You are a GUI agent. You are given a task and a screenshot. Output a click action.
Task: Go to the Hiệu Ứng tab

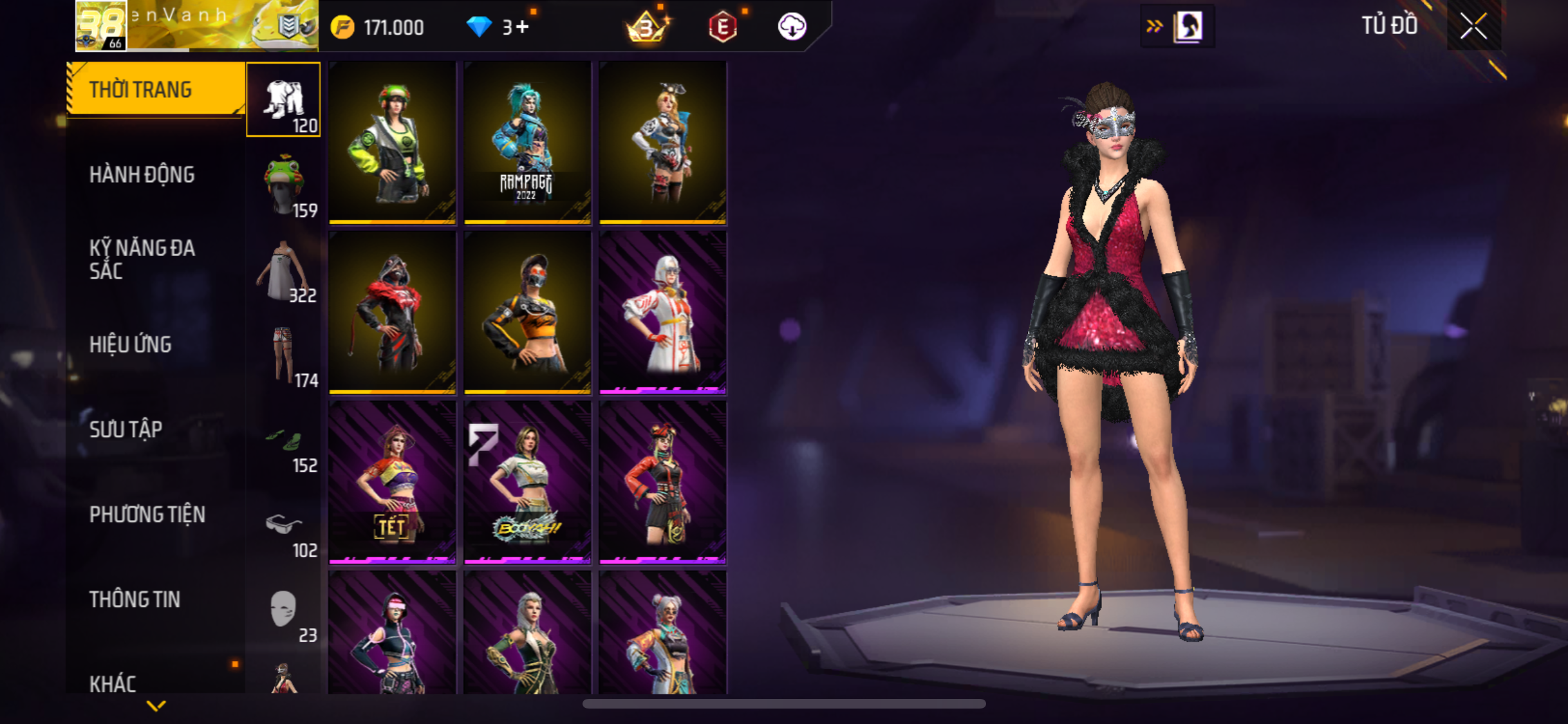(131, 344)
